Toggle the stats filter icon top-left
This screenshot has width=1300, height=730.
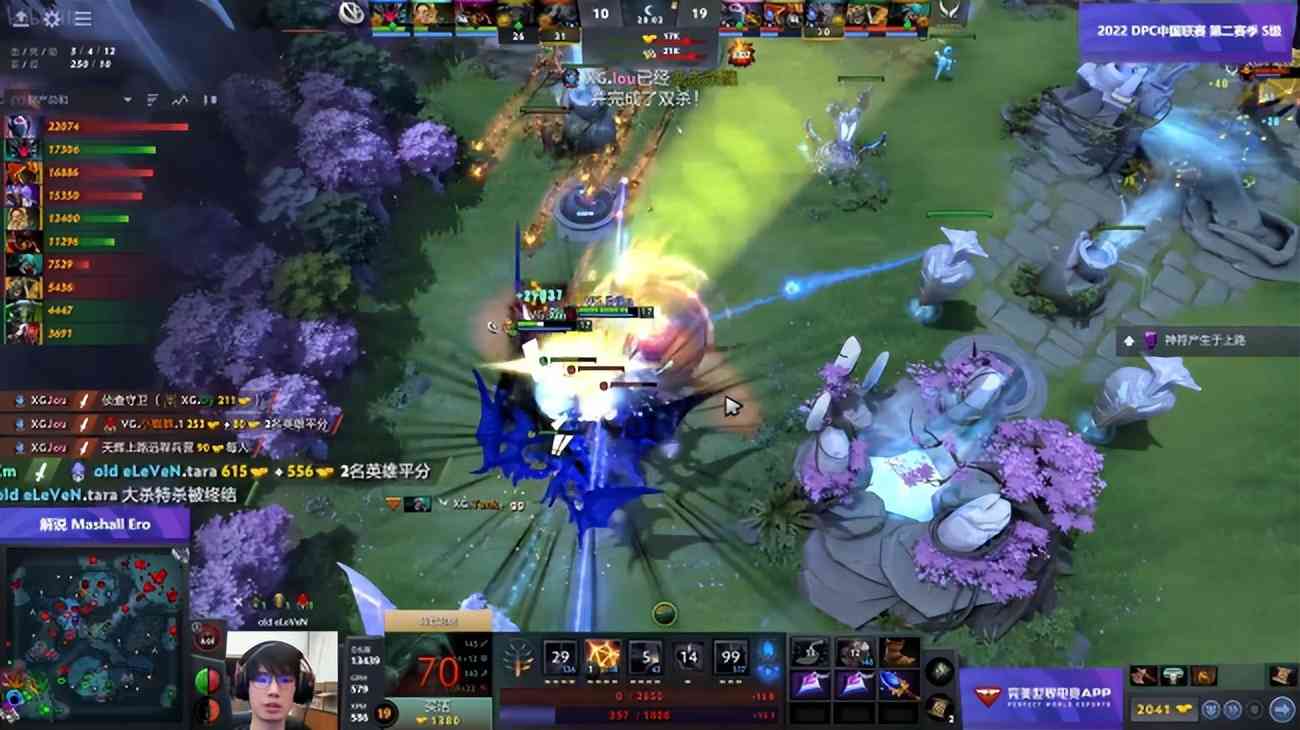click(152, 100)
